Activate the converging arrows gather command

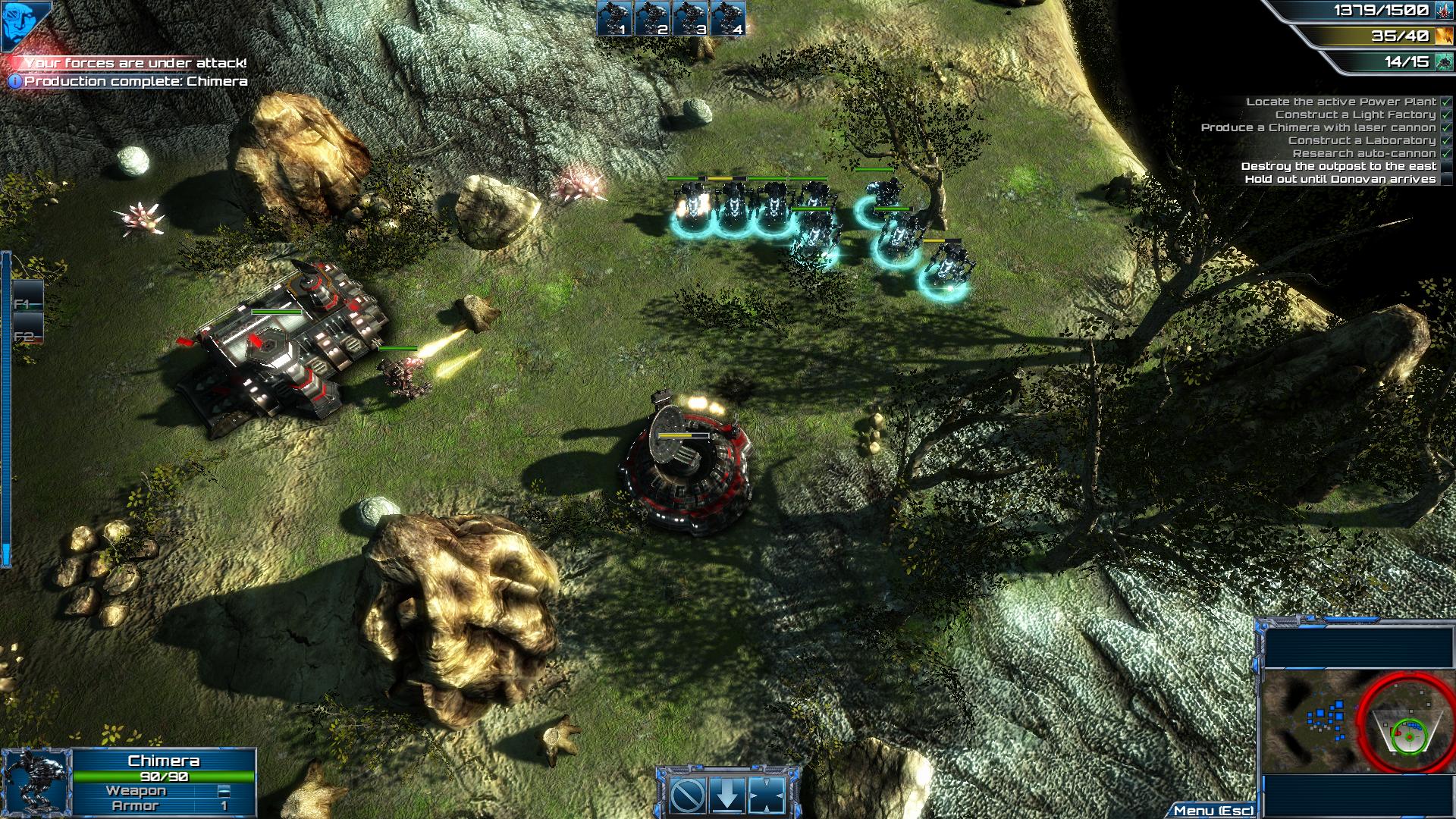766,795
